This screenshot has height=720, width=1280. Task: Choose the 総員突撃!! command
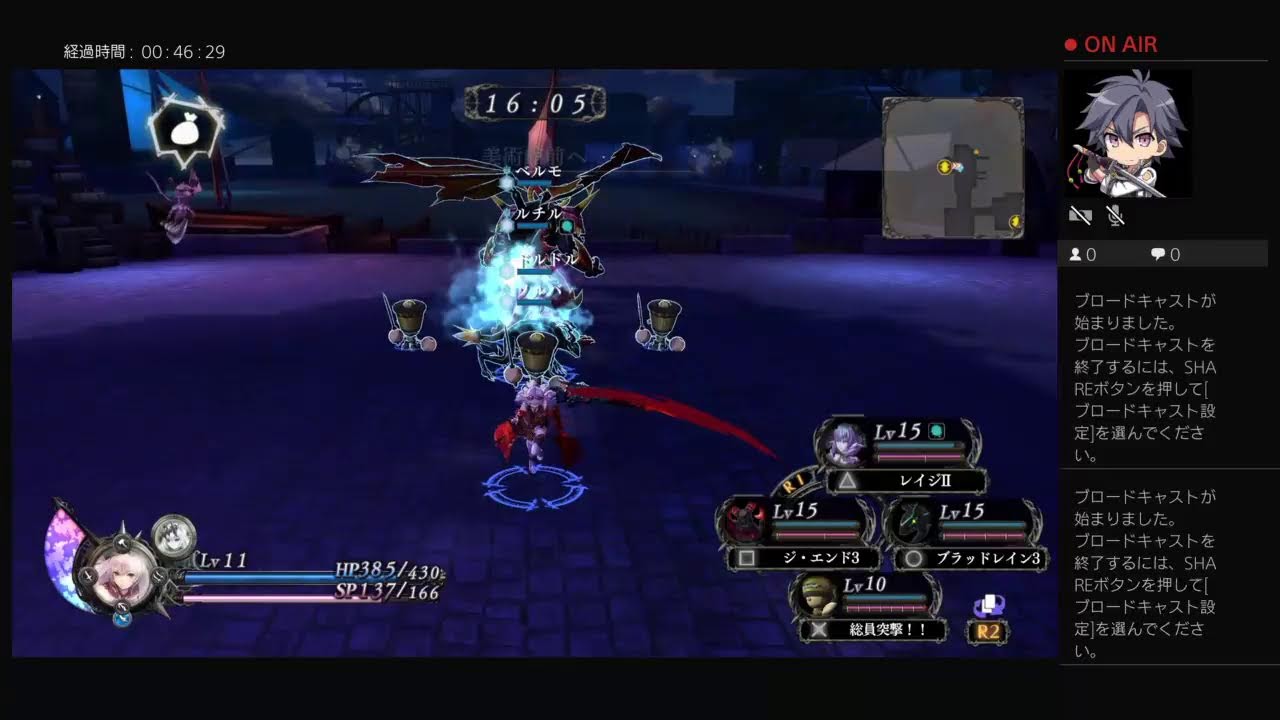pos(873,629)
